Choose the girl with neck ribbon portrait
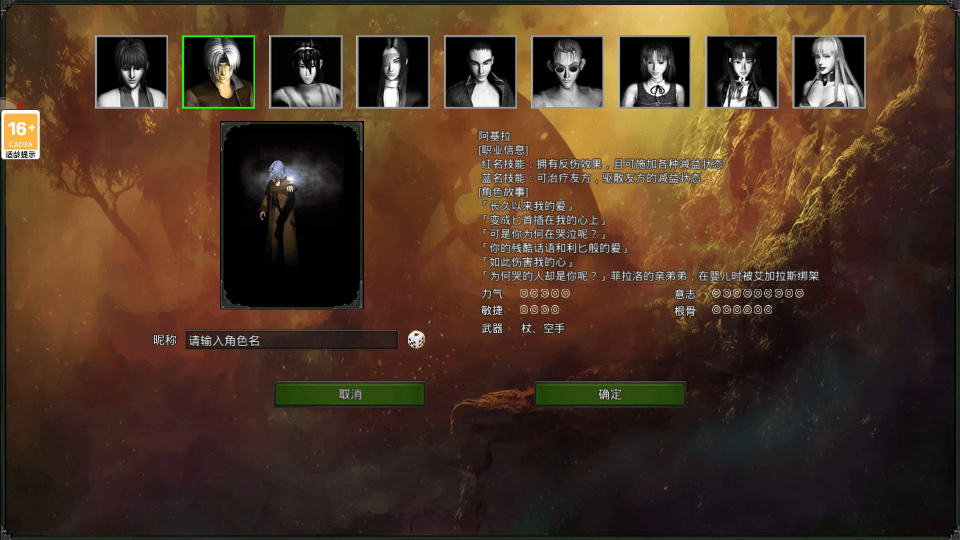The width and height of the screenshot is (960, 540). point(655,72)
